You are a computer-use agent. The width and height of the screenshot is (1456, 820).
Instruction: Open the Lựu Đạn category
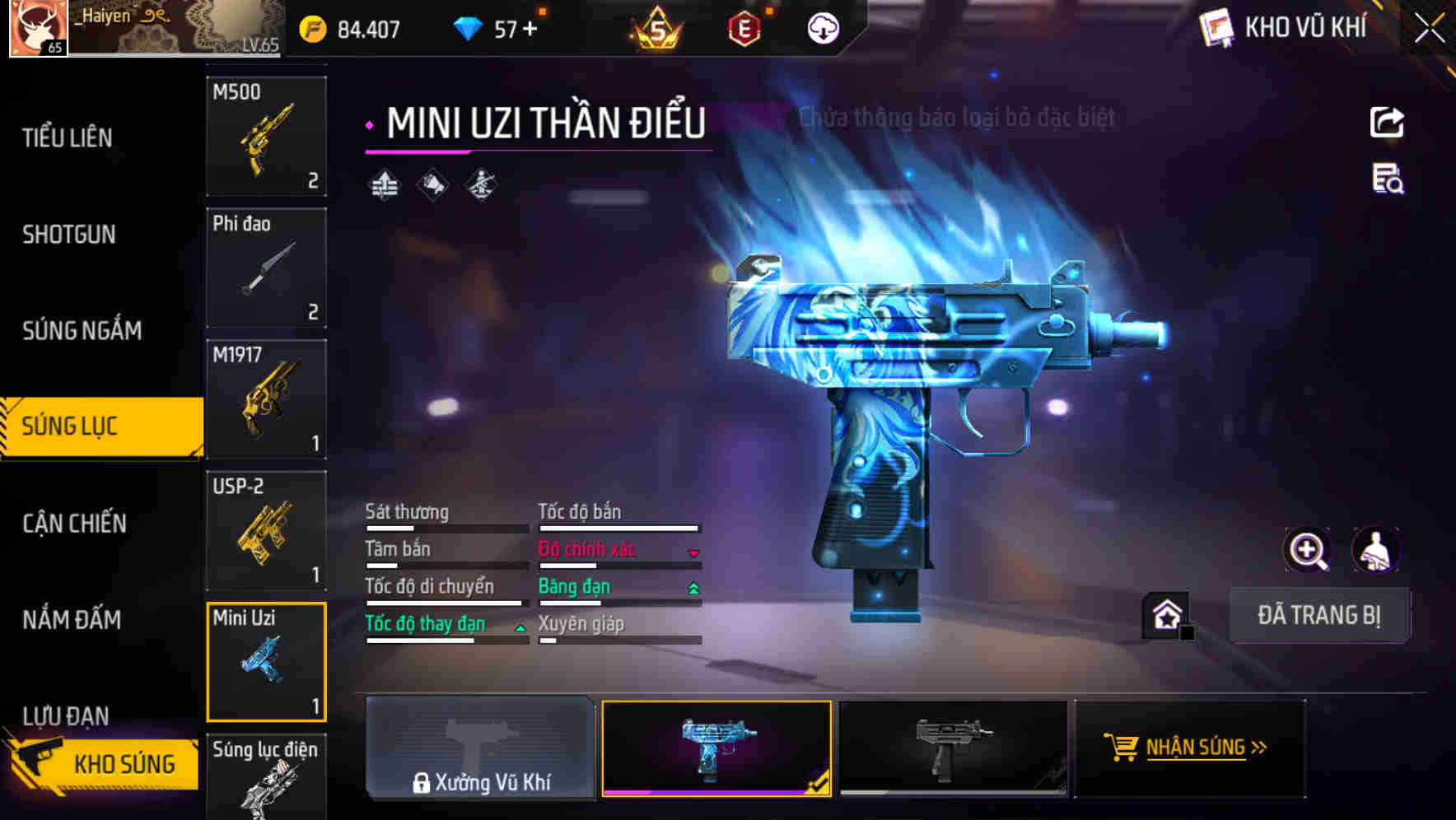point(66,715)
